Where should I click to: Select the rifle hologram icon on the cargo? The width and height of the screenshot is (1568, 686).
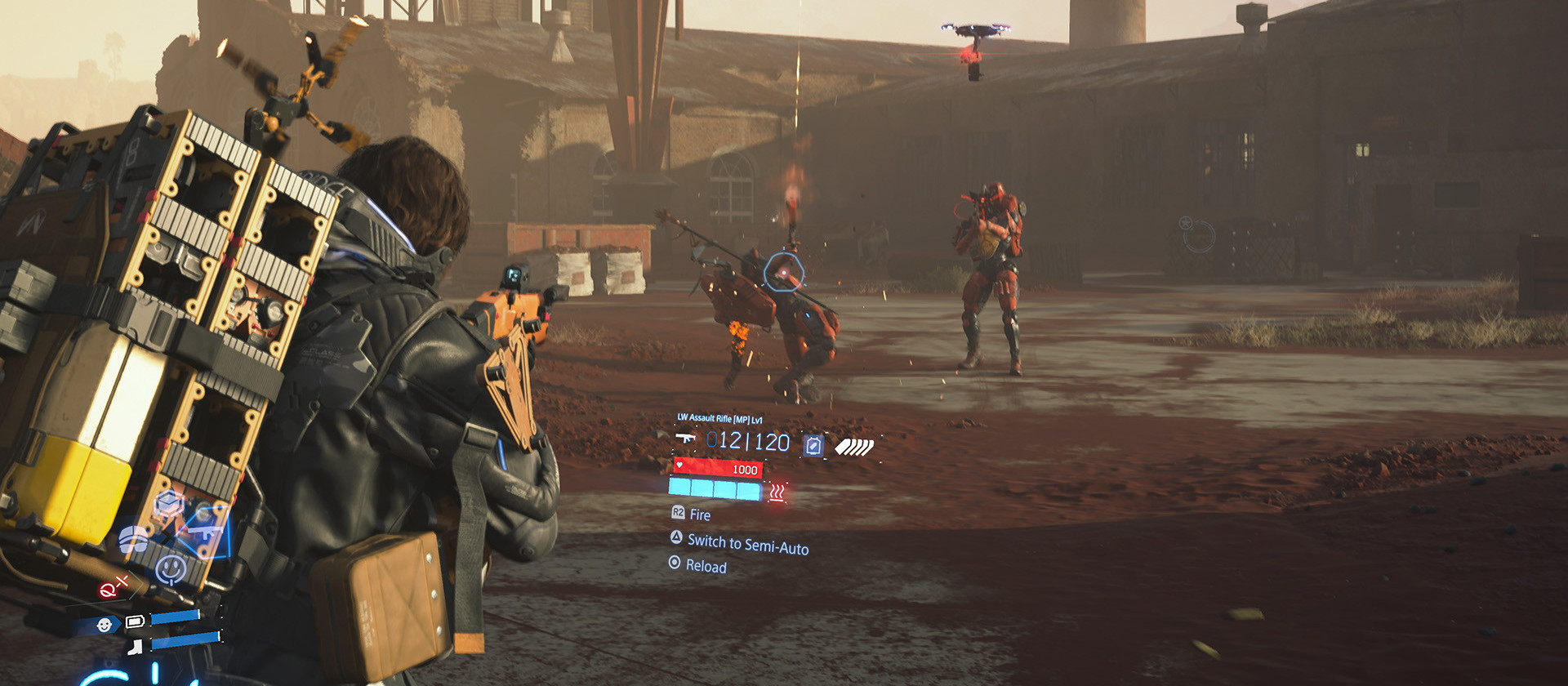click(206, 533)
